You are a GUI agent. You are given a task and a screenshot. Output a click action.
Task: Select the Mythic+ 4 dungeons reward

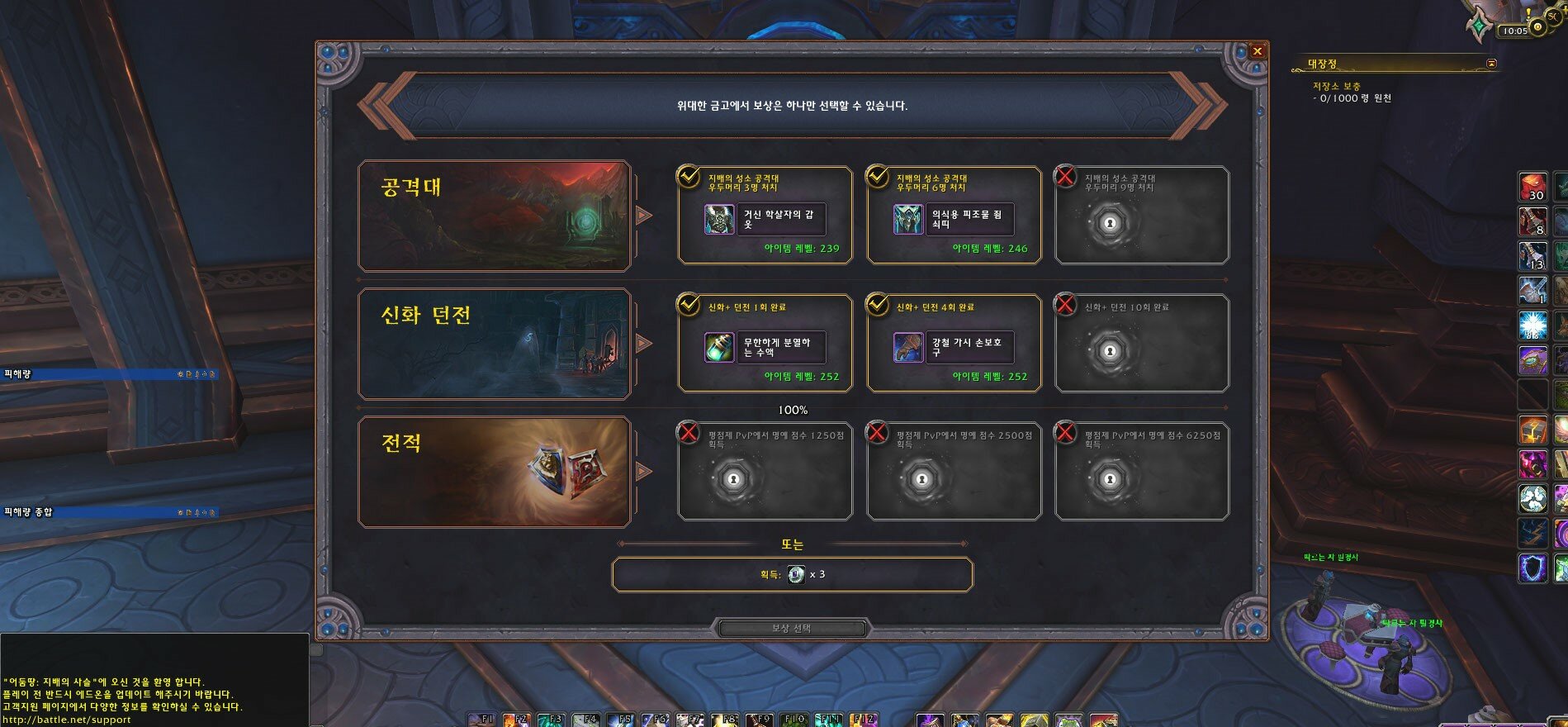click(x=954, y=344)
